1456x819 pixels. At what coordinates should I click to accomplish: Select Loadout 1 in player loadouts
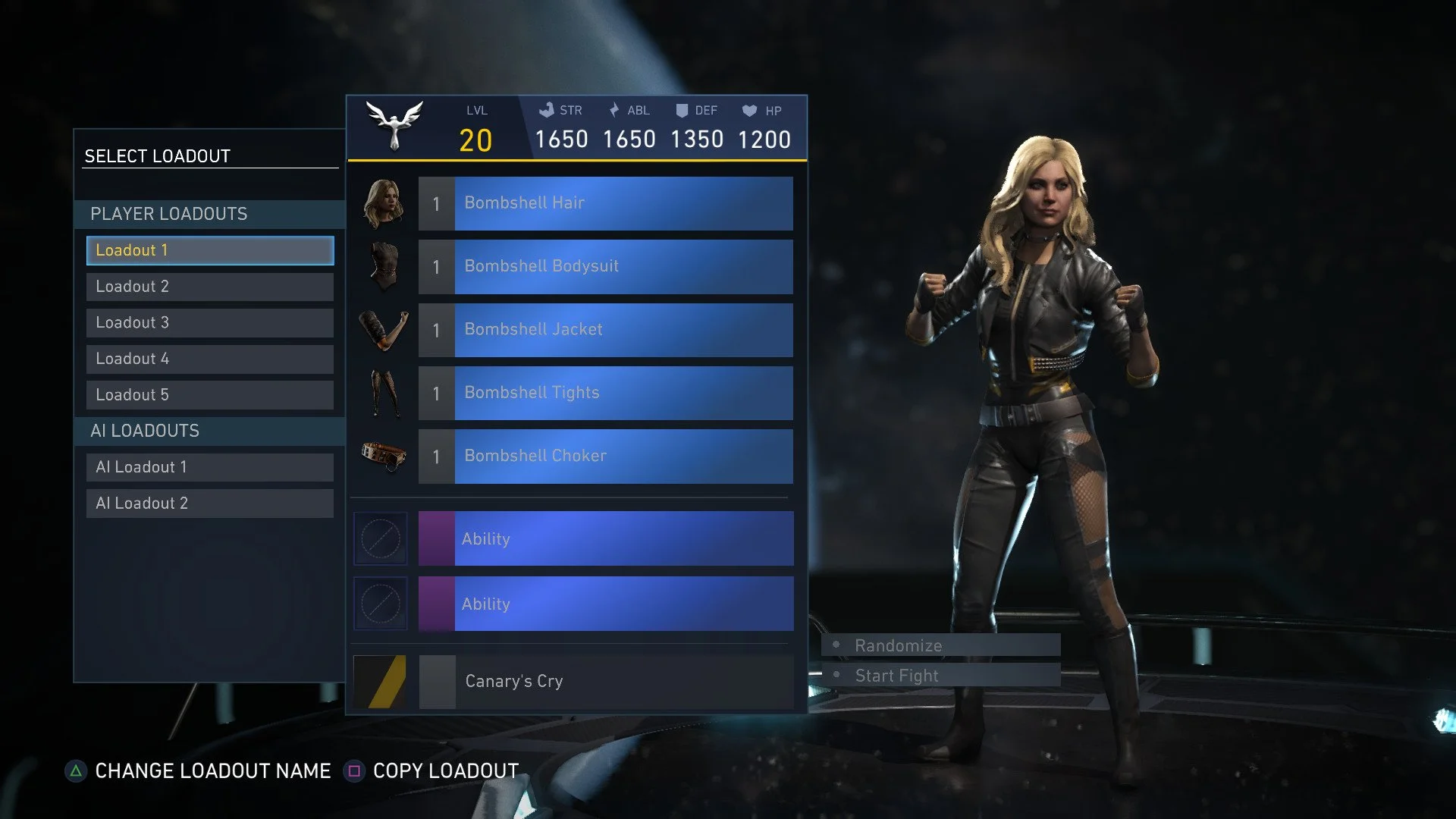[x=209, y=250]
